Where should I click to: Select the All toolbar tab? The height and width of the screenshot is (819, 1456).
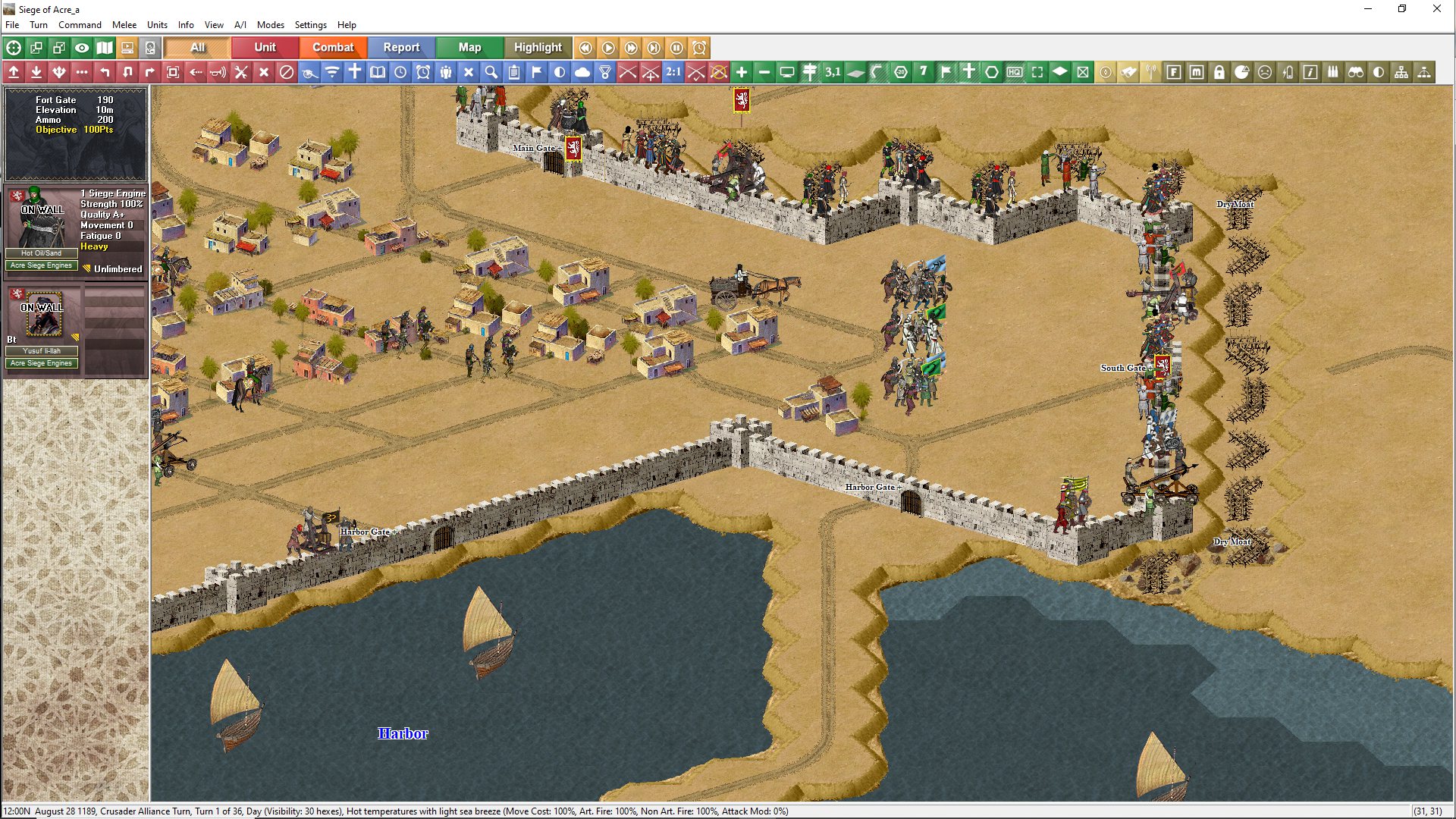click(x=197, y=47)
